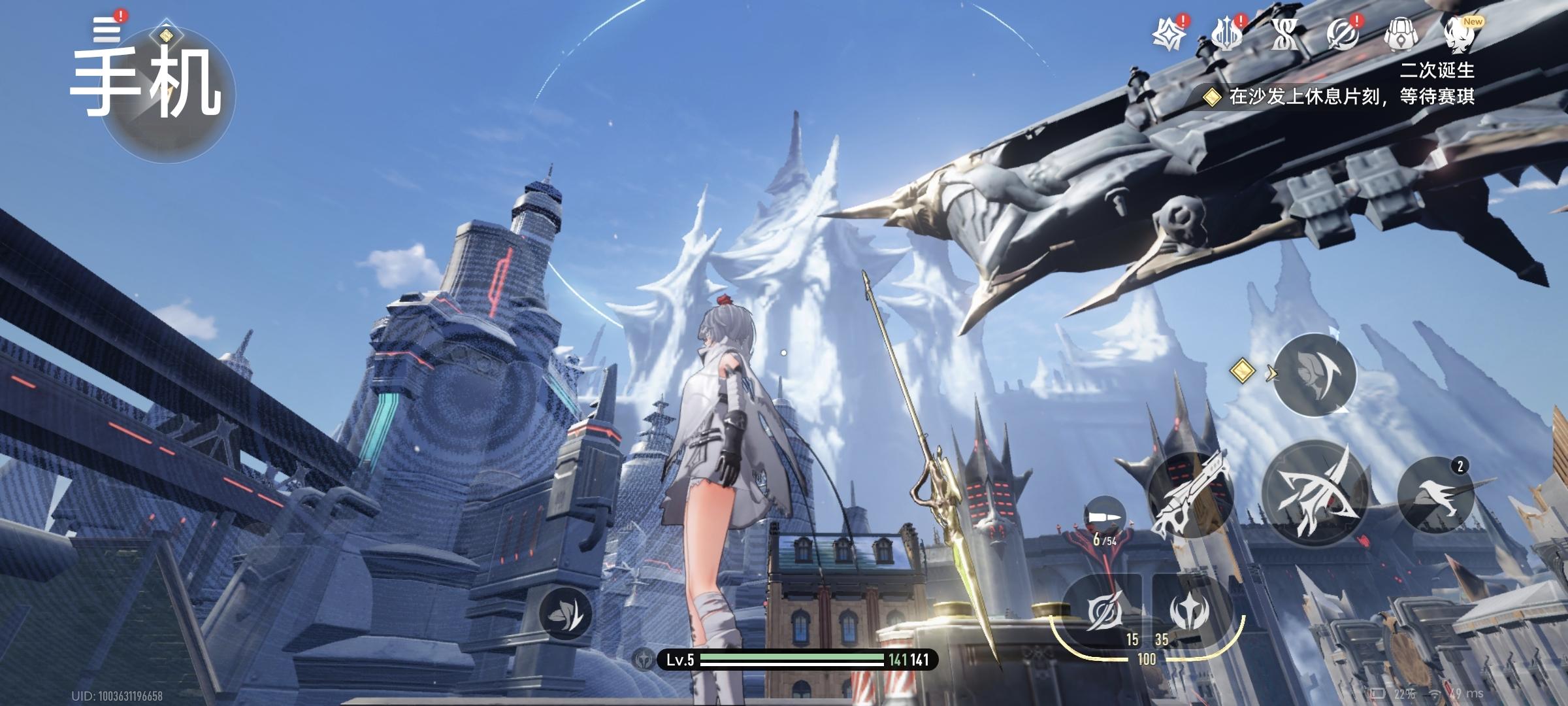
Task: Switch to the rifle ranged weapon button
Action: [1189, 495]
